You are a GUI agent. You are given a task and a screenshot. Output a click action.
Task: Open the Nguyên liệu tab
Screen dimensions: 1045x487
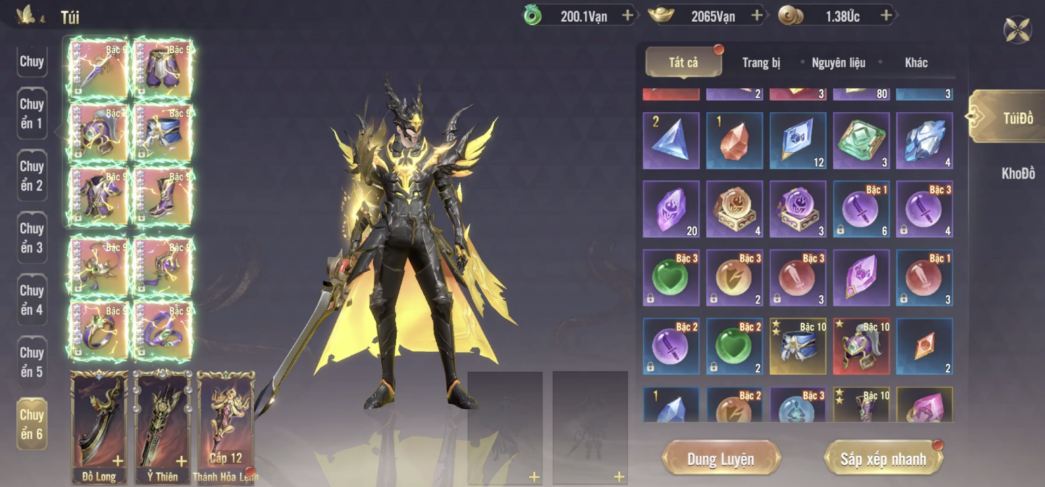pyautogui.click(x=841, y=63)
